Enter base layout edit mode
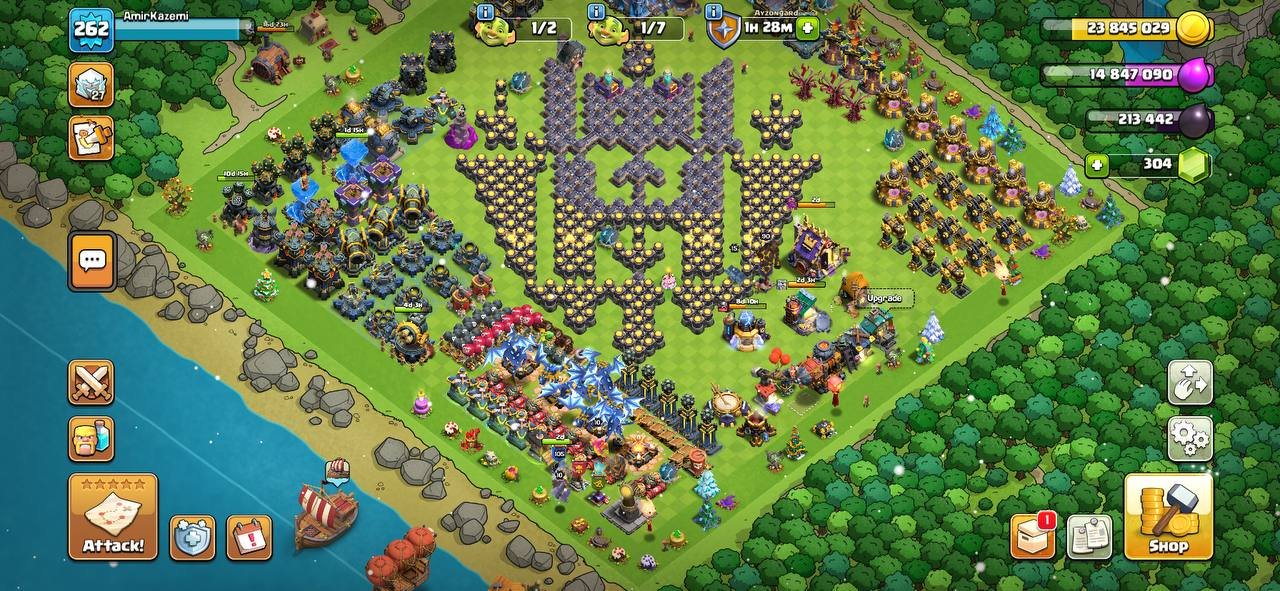This screenshot has height=591, width=1280. [1190, 382]
